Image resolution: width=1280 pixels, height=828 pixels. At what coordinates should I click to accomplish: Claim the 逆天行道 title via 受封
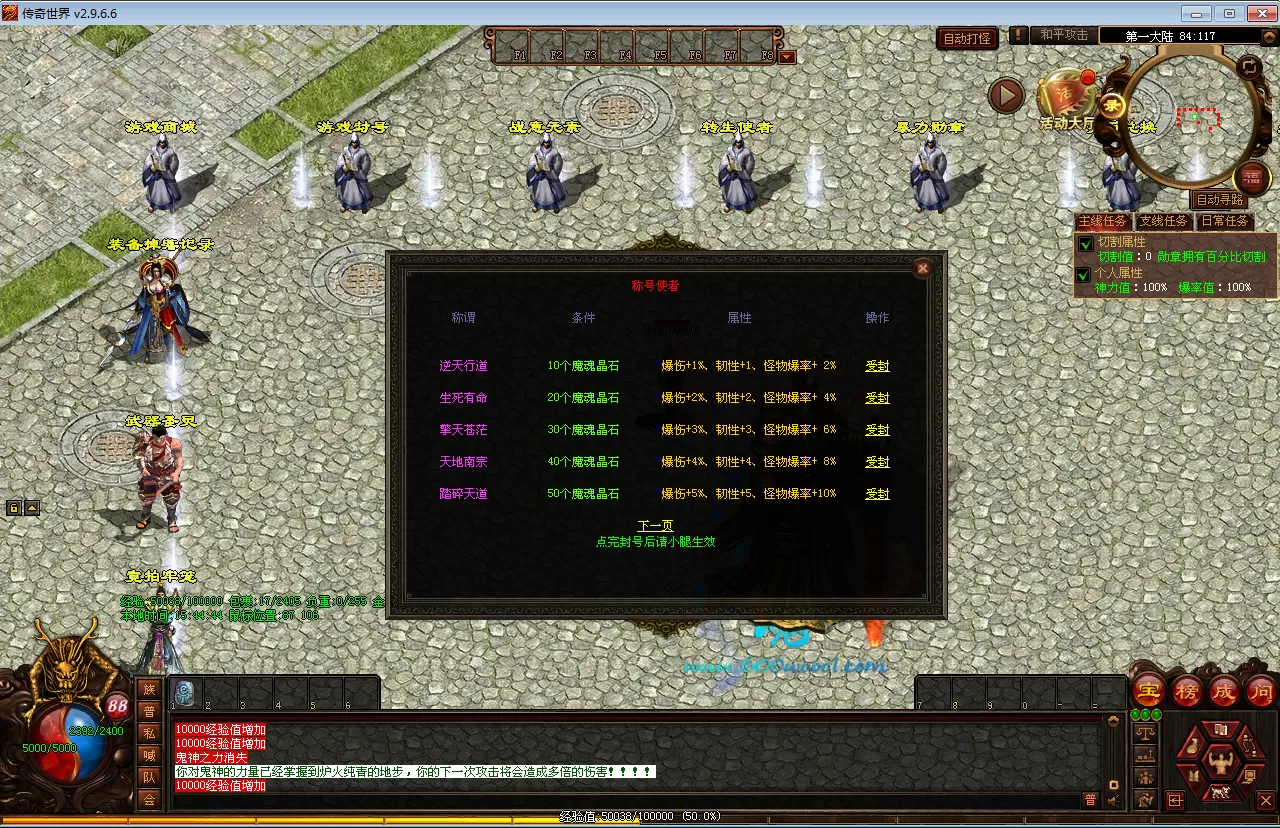click(x=877, y=366)
